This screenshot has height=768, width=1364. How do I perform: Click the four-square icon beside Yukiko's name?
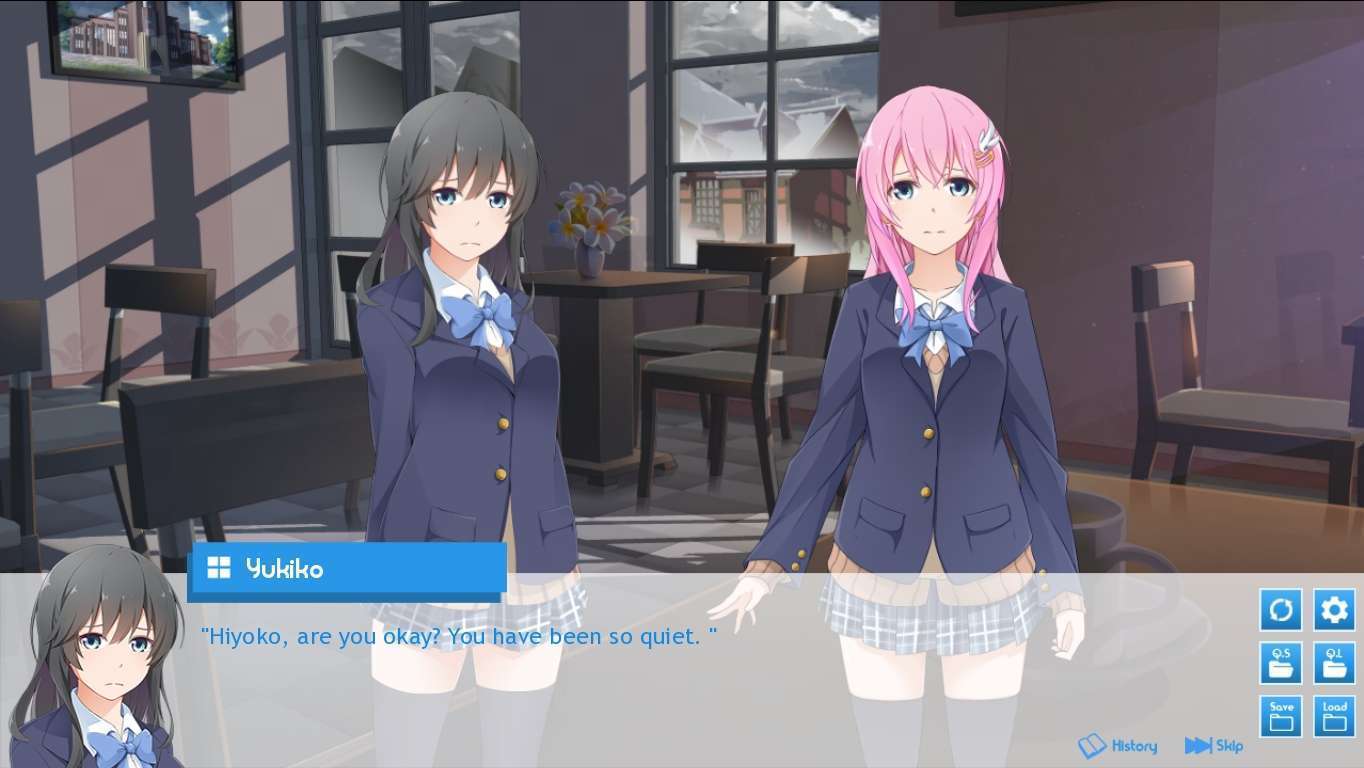tap(218, 568)
